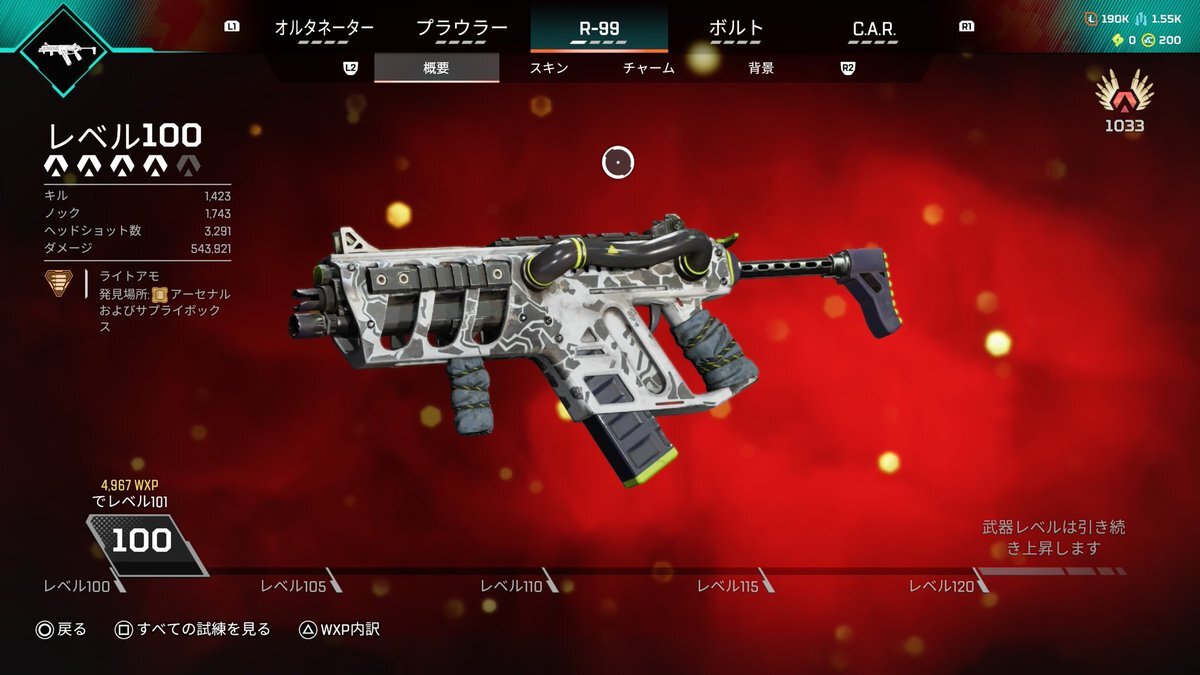Open すべての試練を見る to view all trials
The image size is (1200, 675).
pyautogui.click(x=192, y=629)
